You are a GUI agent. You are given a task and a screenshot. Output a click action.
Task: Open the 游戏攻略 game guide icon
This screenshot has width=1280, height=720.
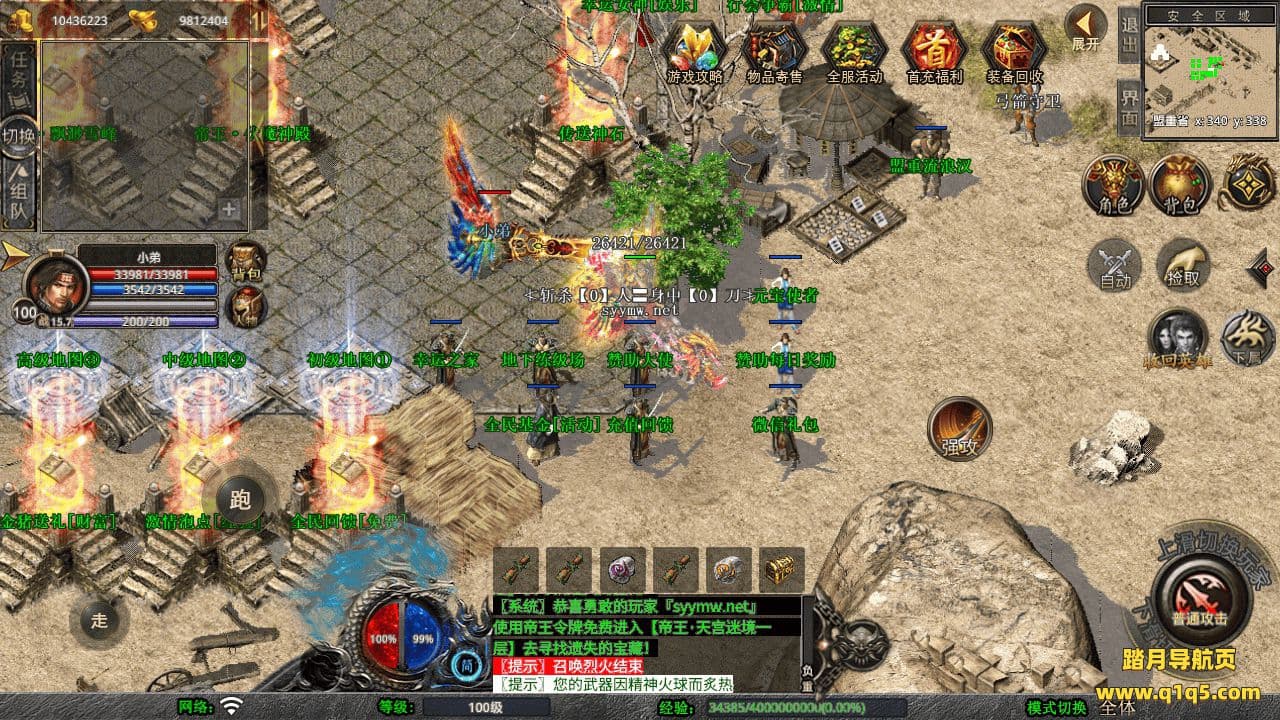coord(694,52)
